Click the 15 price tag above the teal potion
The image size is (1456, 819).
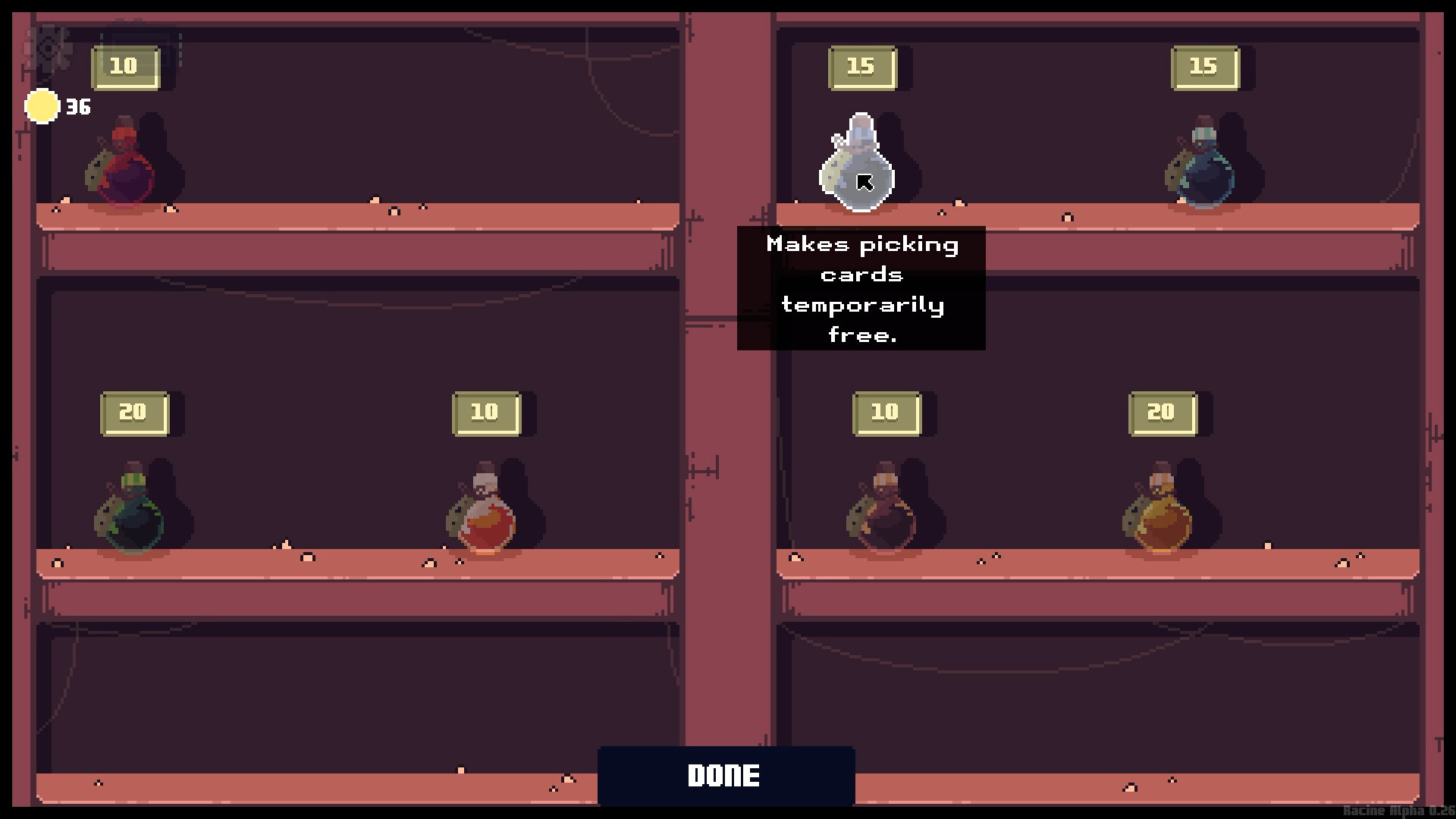[1206, 67]
